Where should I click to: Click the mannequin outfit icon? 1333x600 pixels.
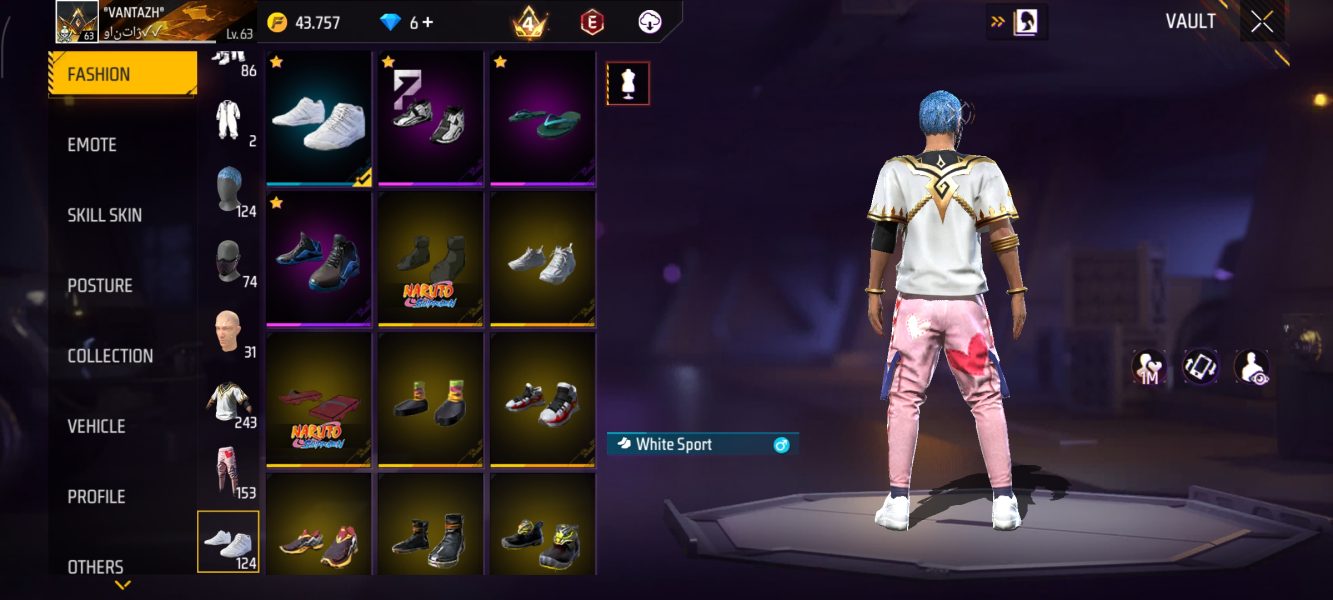628,84
